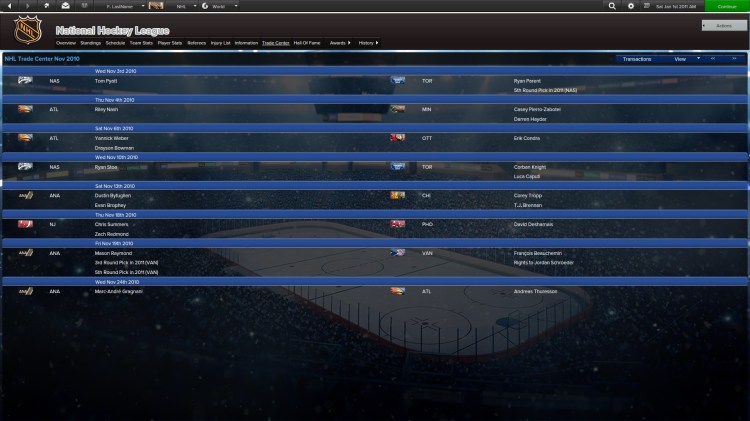This screenshot has width=750, height=421.
Task: Expand the Awards menu
Action: [x=341, y=44]
